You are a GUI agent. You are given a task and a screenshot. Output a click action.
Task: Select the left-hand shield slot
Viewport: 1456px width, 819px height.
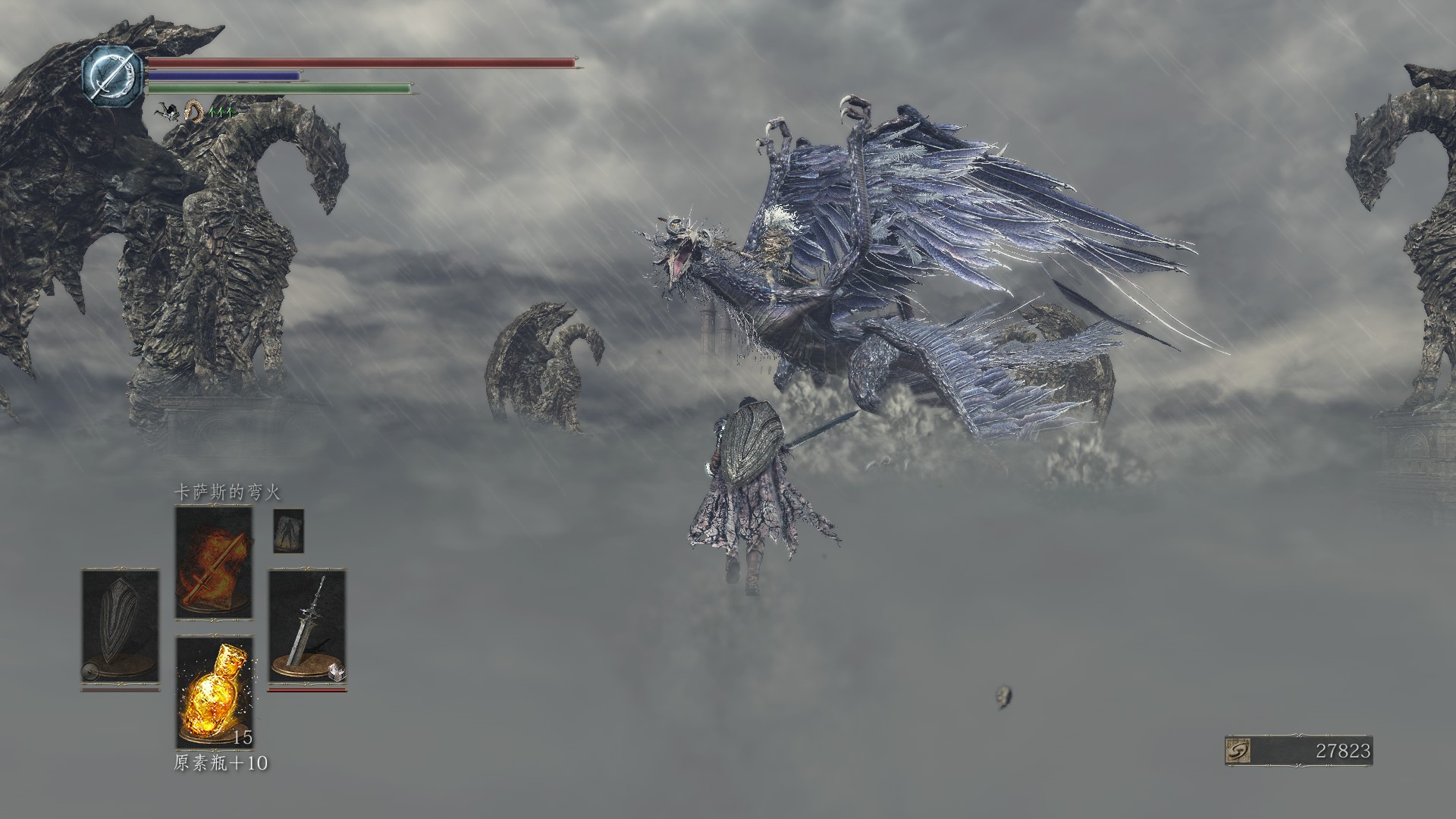[x=120, y=626]
